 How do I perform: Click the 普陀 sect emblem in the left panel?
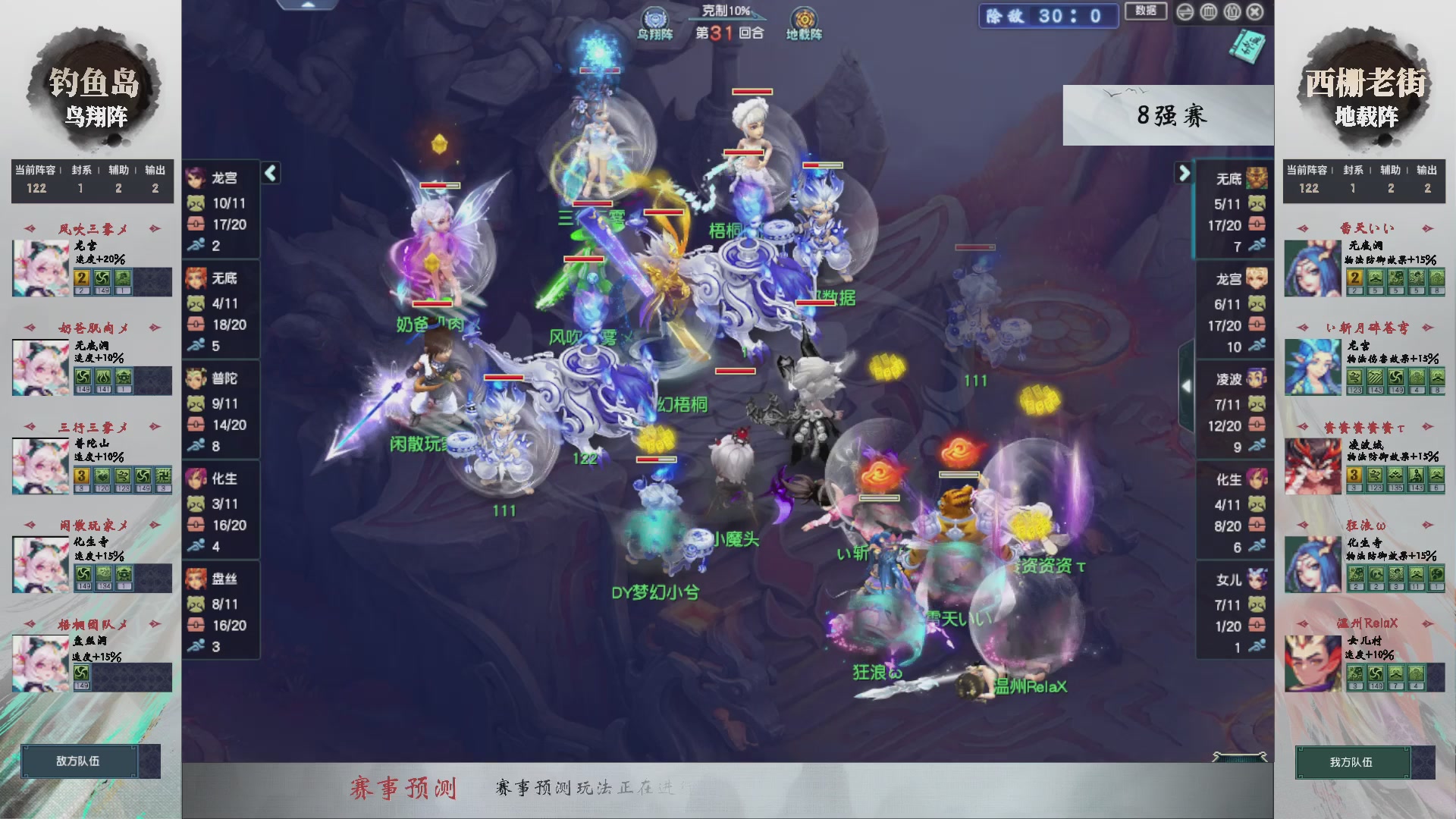tap(197, 378)
